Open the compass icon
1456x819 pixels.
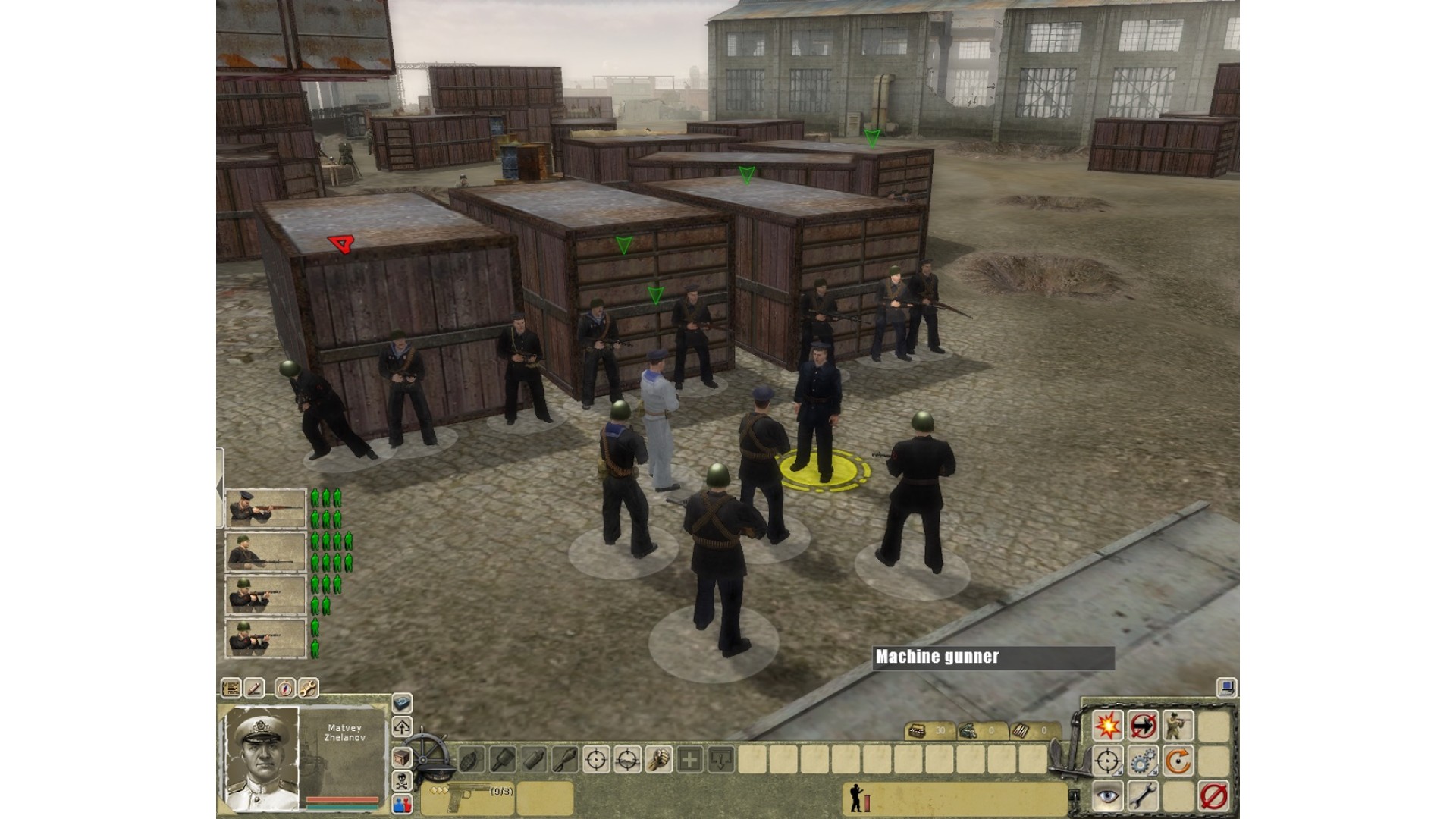click(285, 689)
